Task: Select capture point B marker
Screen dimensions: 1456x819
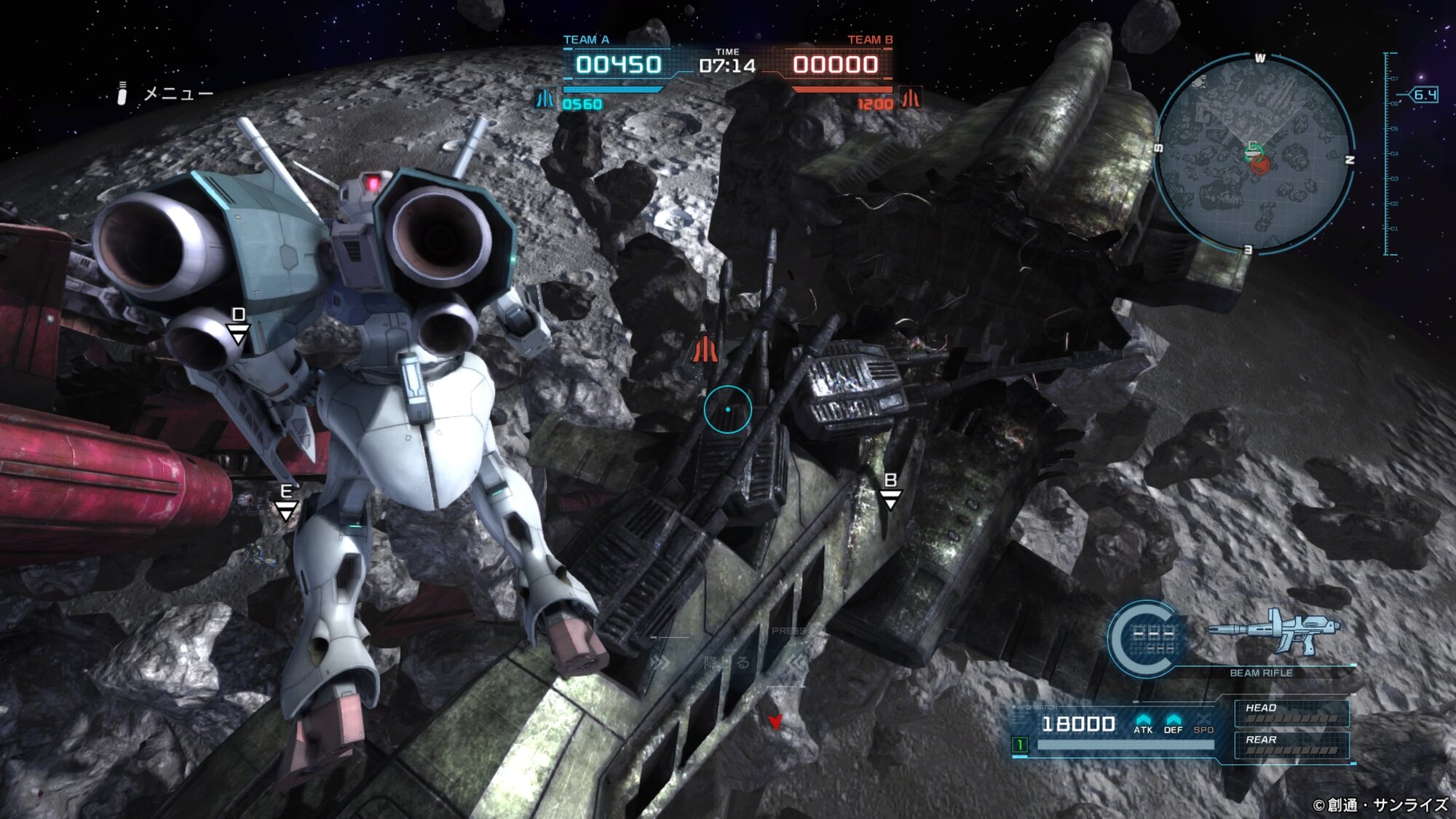Action: (x=890, y=491)
